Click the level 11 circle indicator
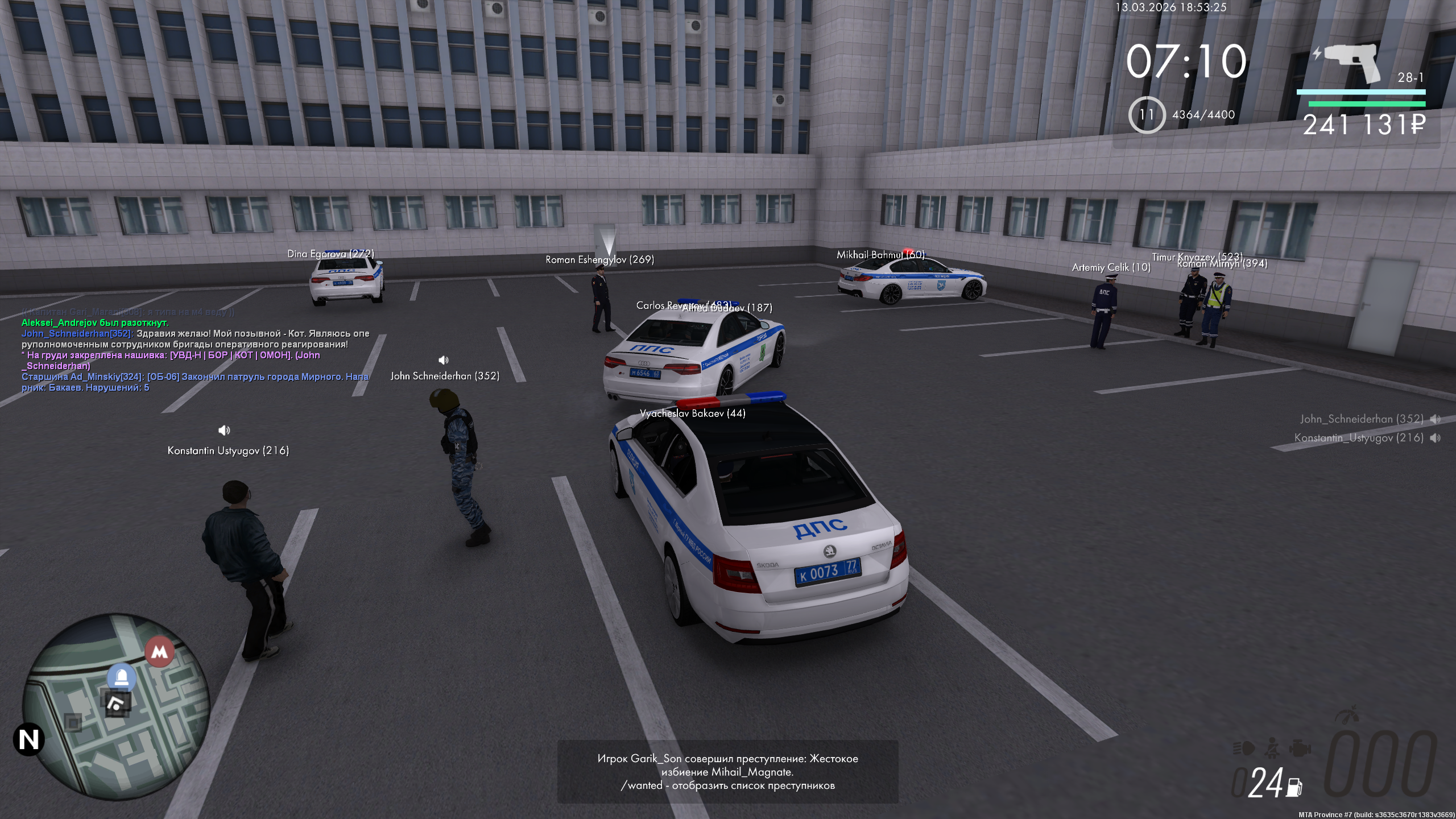 1147,115
